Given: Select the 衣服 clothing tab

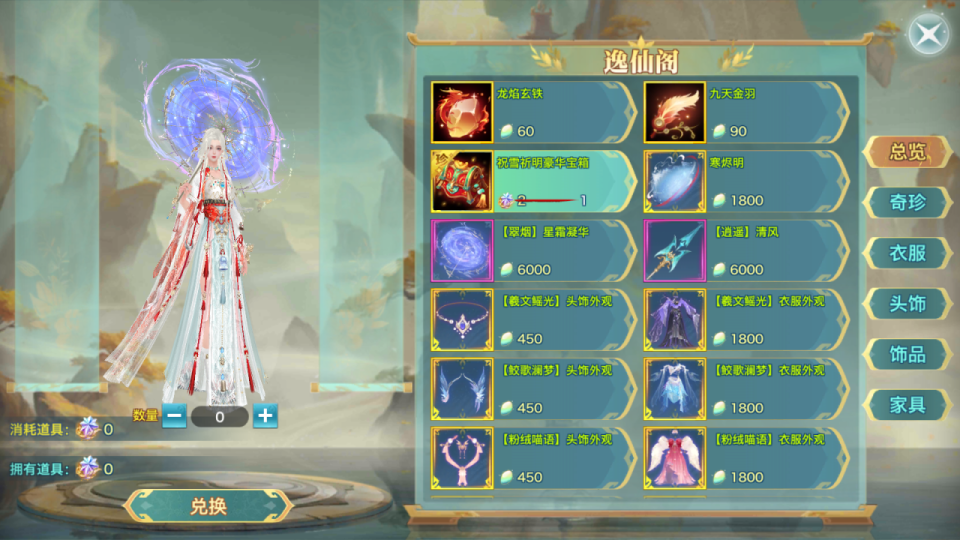Looking at the screenshot, I should coord(907,253).
